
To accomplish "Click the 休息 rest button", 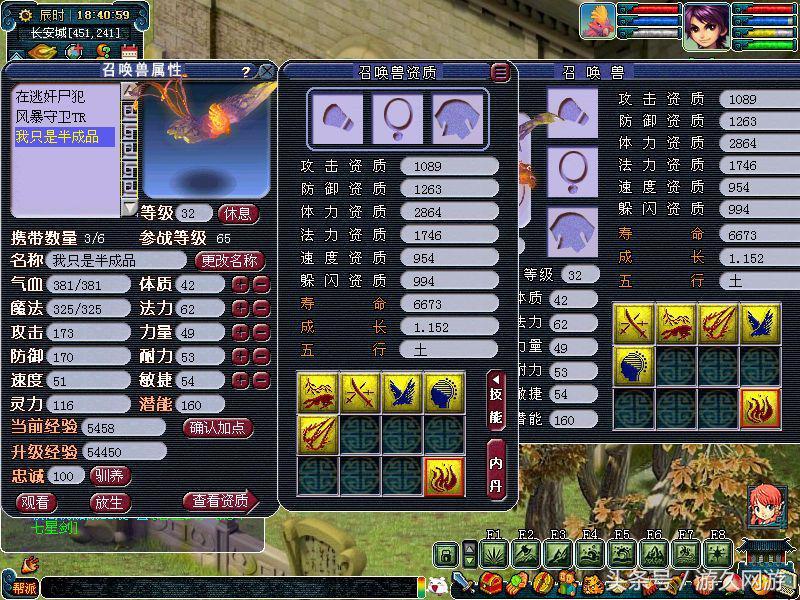I will (239, 213).
